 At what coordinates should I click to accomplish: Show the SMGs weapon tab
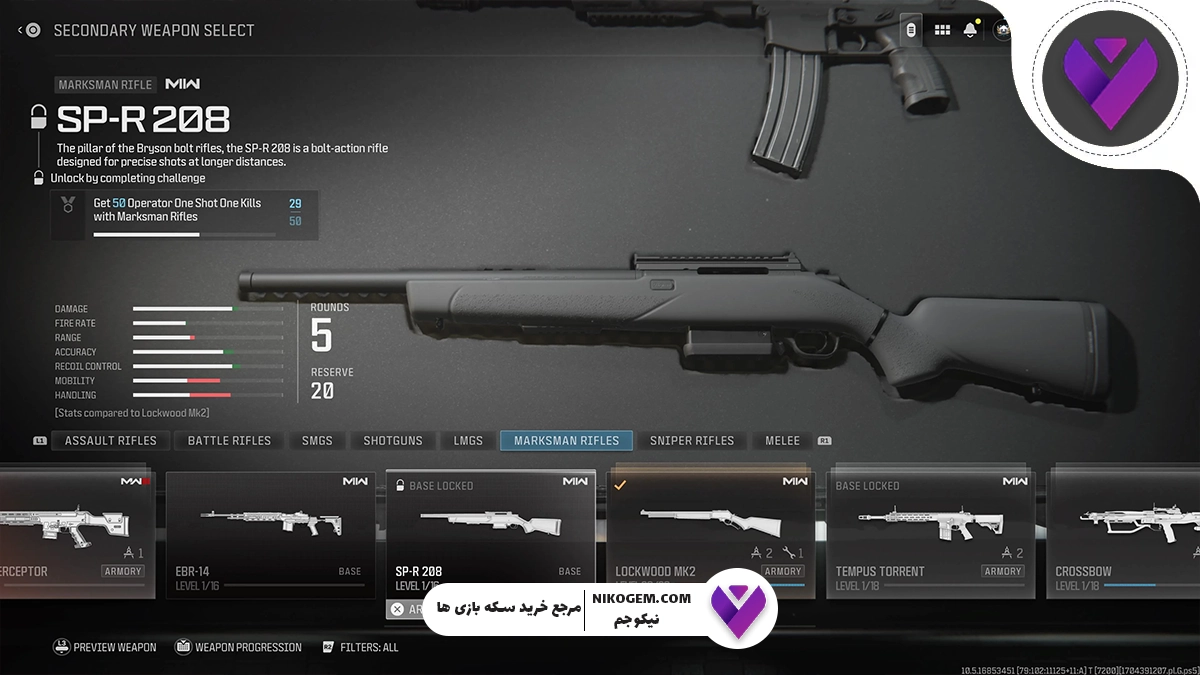[x=317, y=441]
